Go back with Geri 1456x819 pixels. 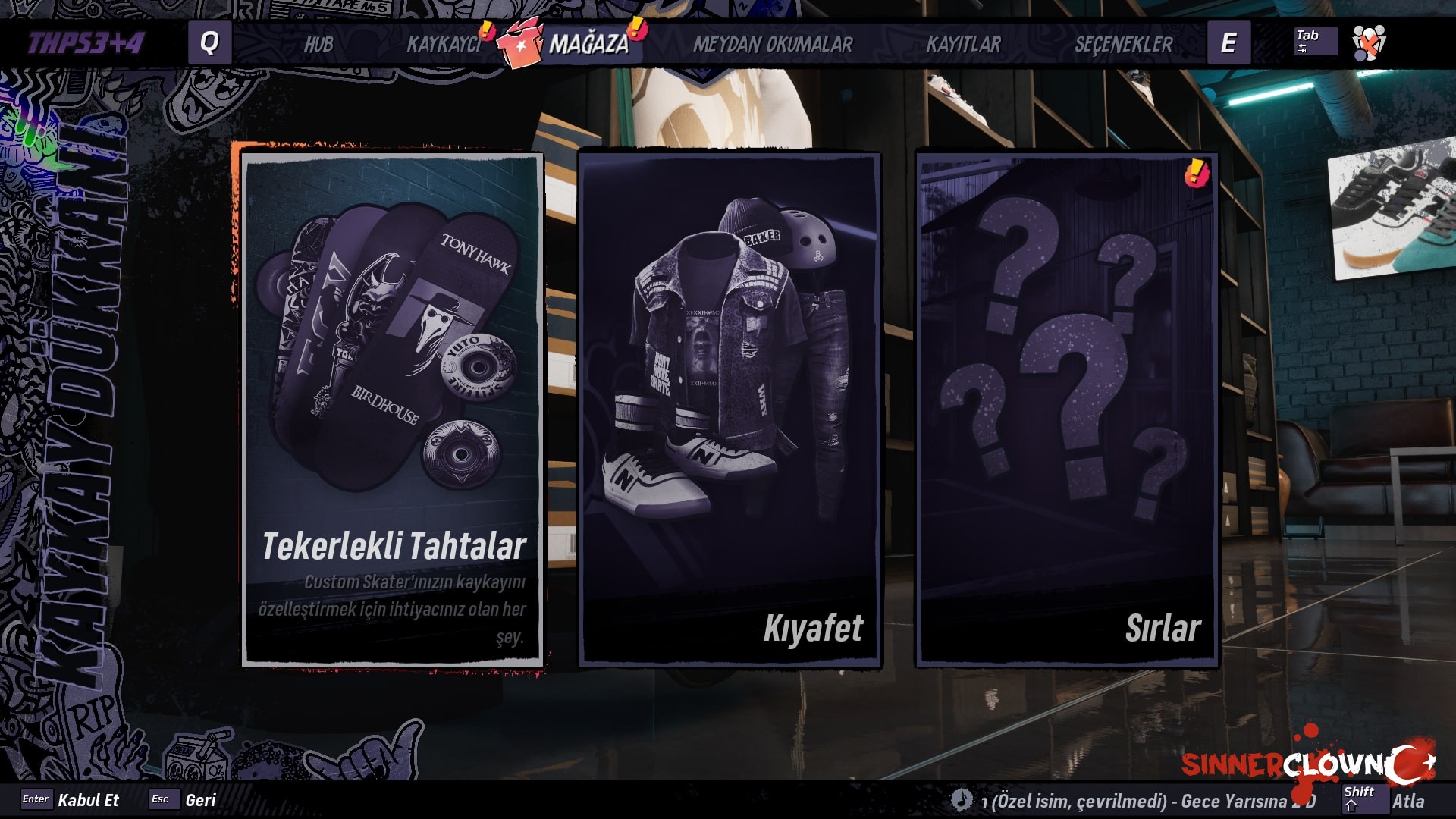200,800
